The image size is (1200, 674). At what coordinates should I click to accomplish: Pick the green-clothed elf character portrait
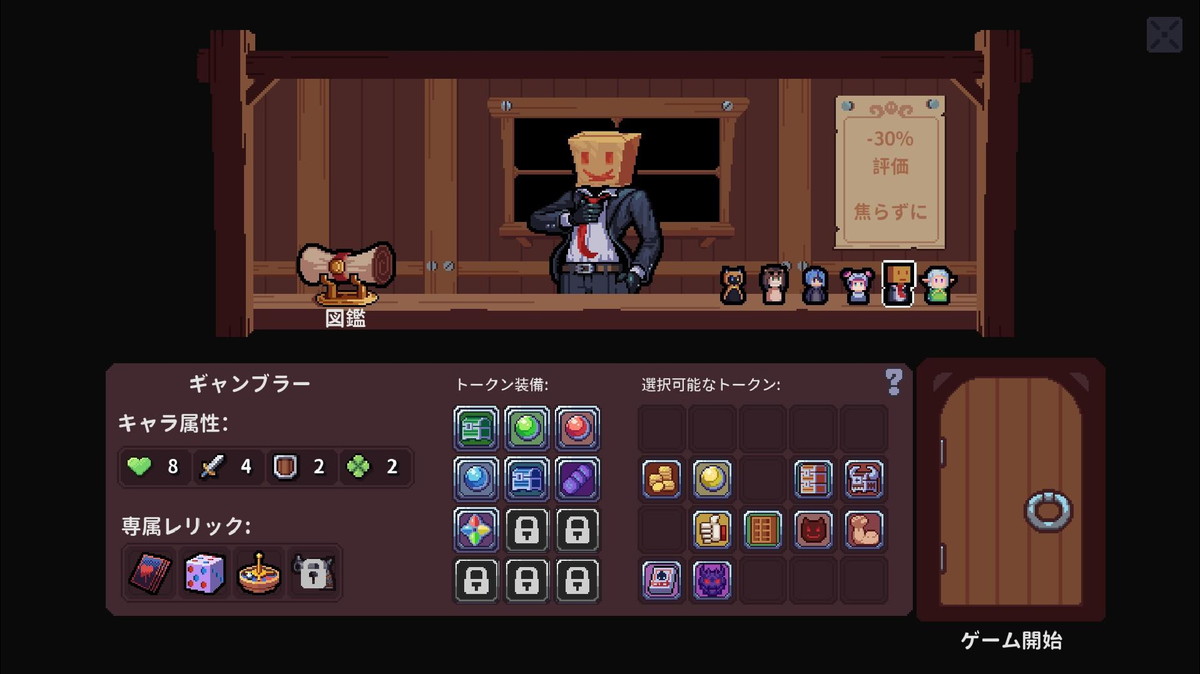coord(936,285)
